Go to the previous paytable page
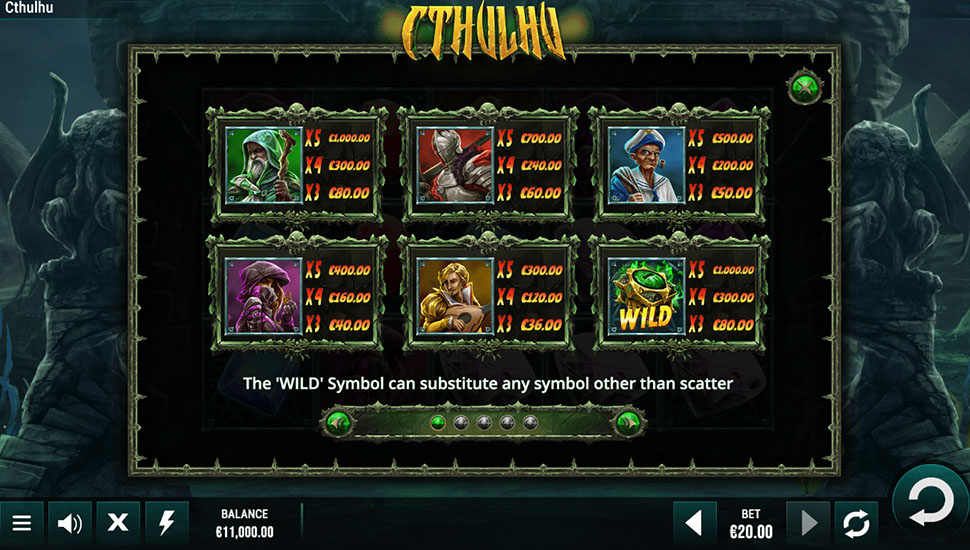The image size is (970, 550). tap(337, 422)
